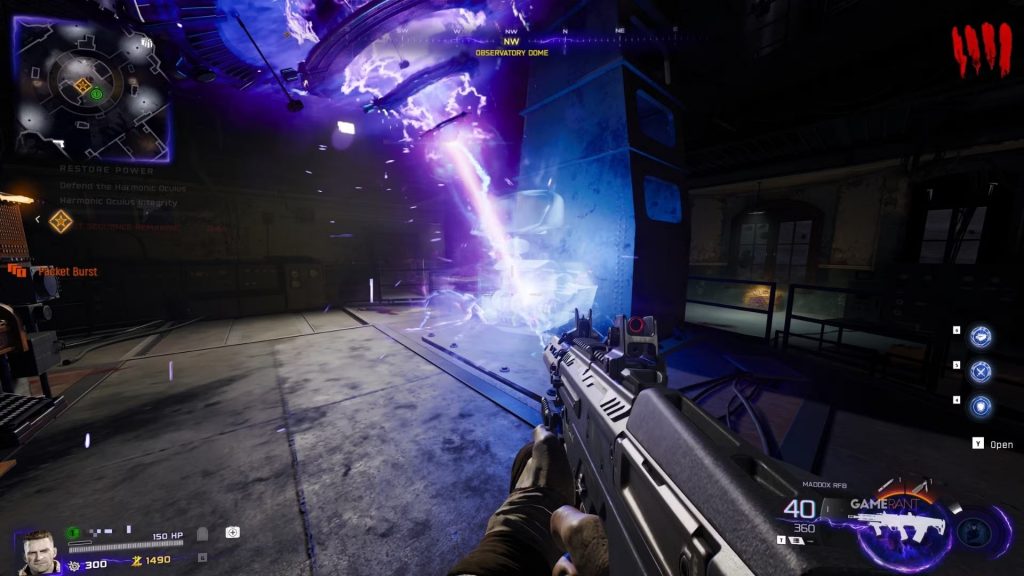Activate the shield blue ability icon
1024x576 pixels.
click(981, 406)
